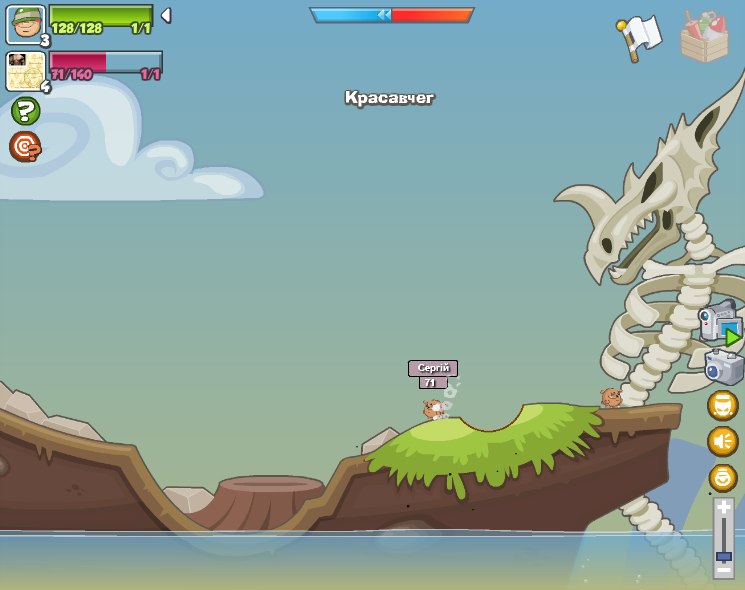Click the orange round button below the speaker
The height and width of the screenshot is (590, 745).
(x=723, y=477)
